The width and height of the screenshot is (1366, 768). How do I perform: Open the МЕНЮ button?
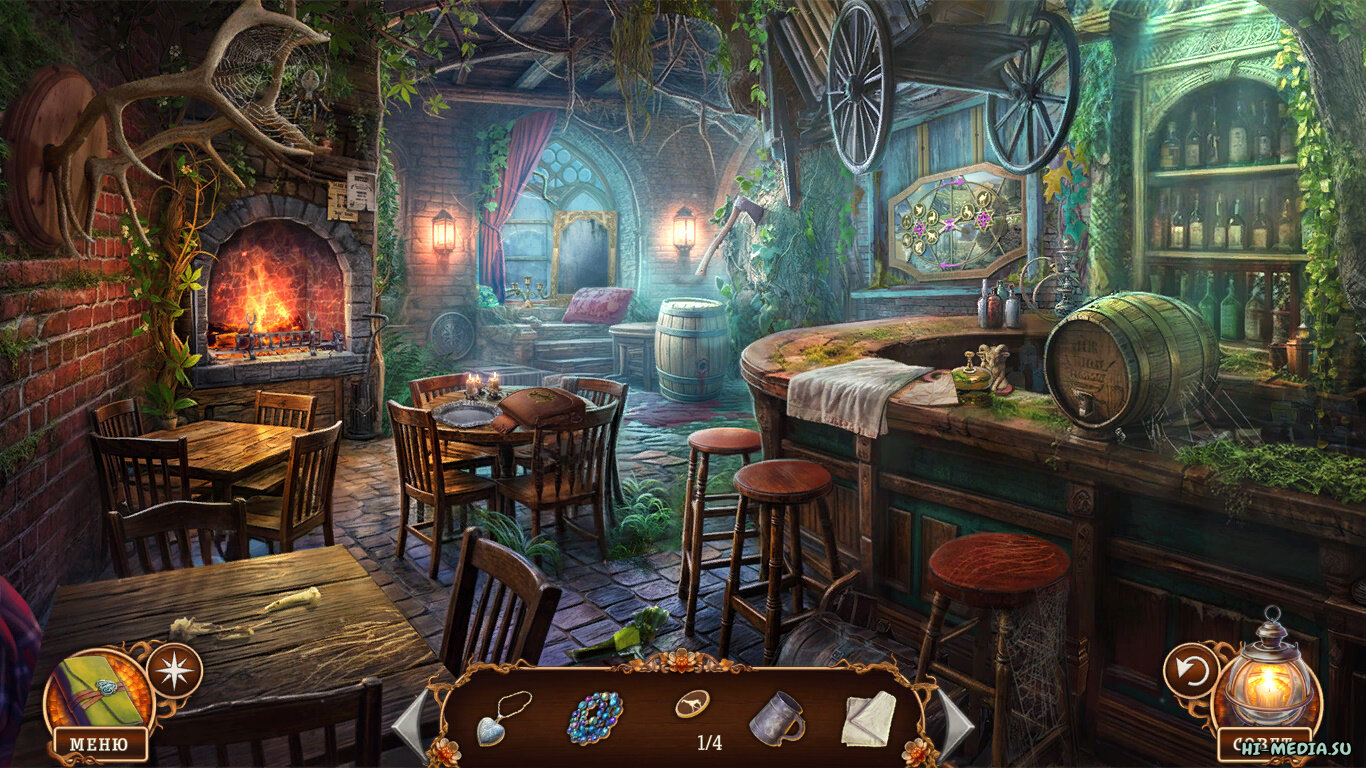[x=100, y=744]
